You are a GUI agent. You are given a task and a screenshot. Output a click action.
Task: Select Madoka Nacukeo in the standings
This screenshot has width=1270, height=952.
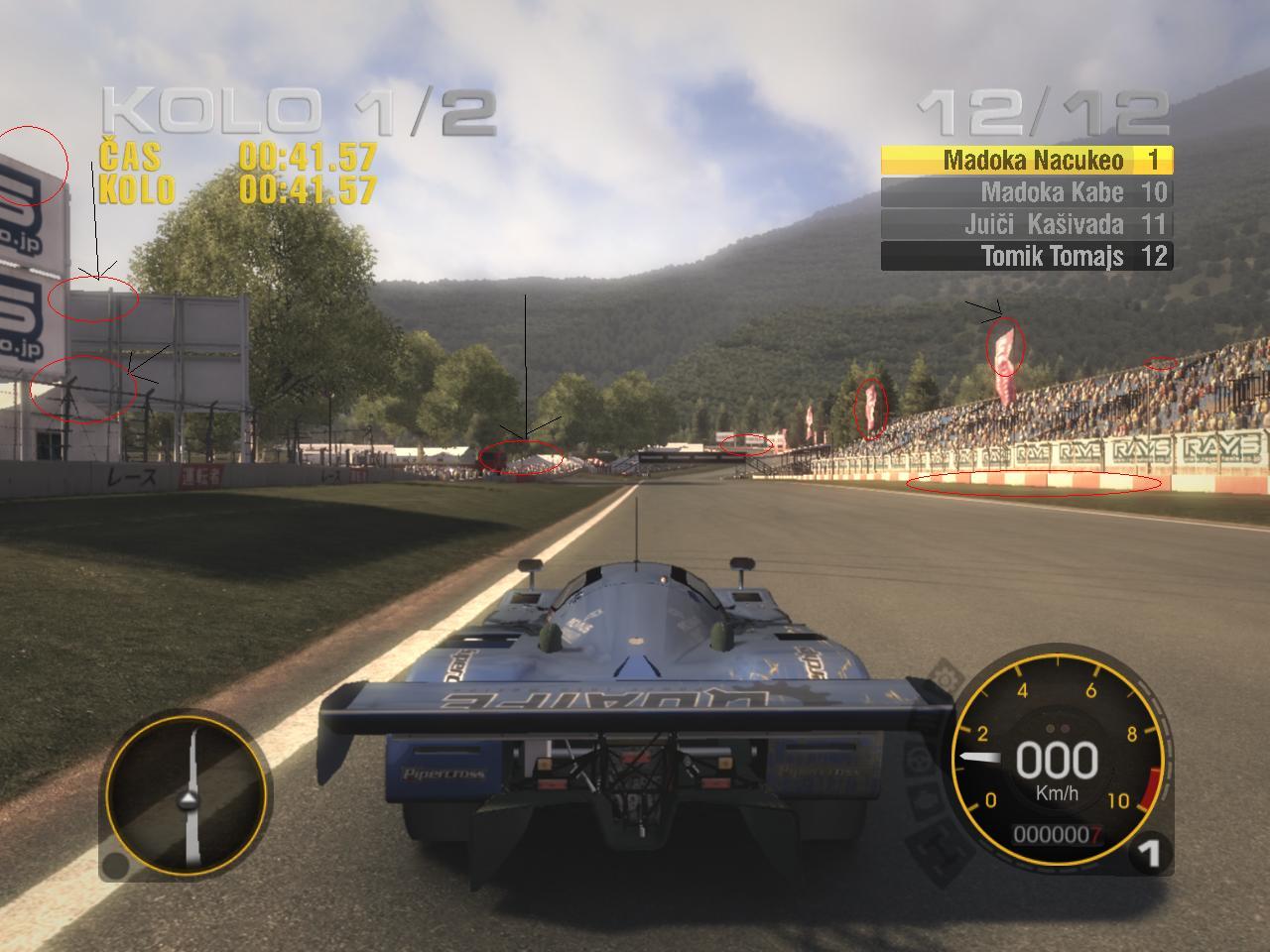(1026, 161)
